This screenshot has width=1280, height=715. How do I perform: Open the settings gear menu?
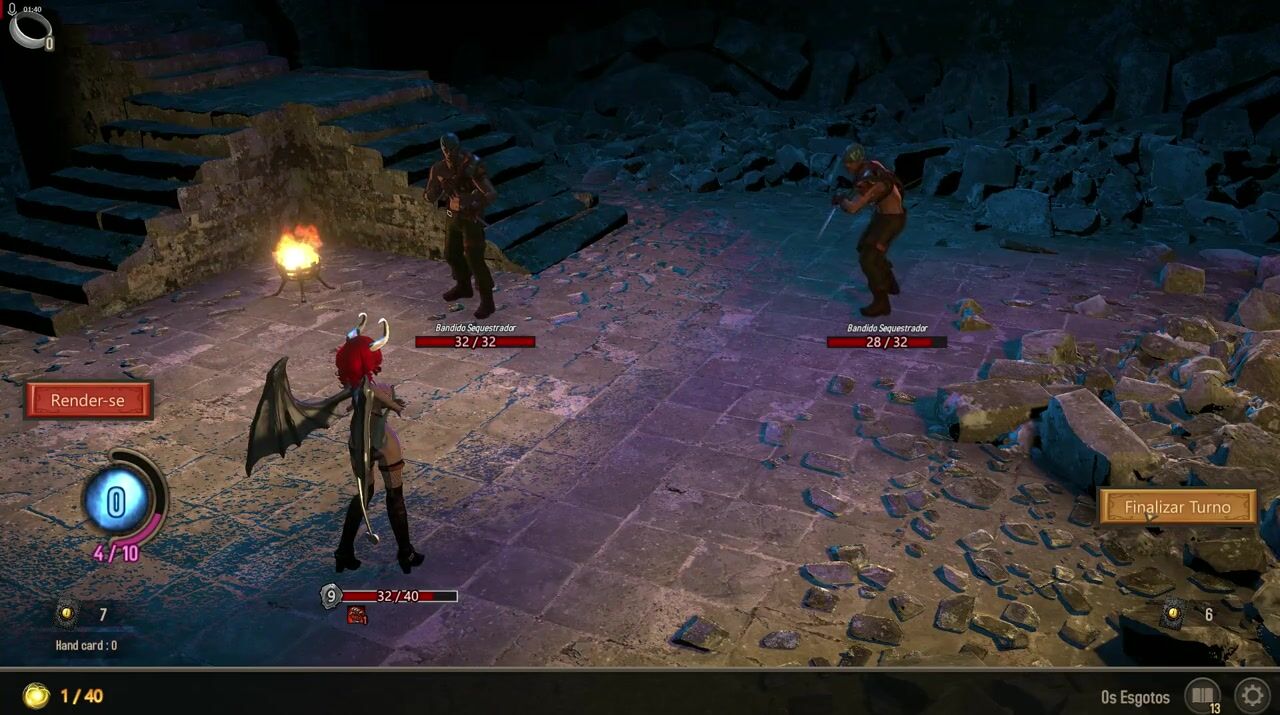point(1253,695)
